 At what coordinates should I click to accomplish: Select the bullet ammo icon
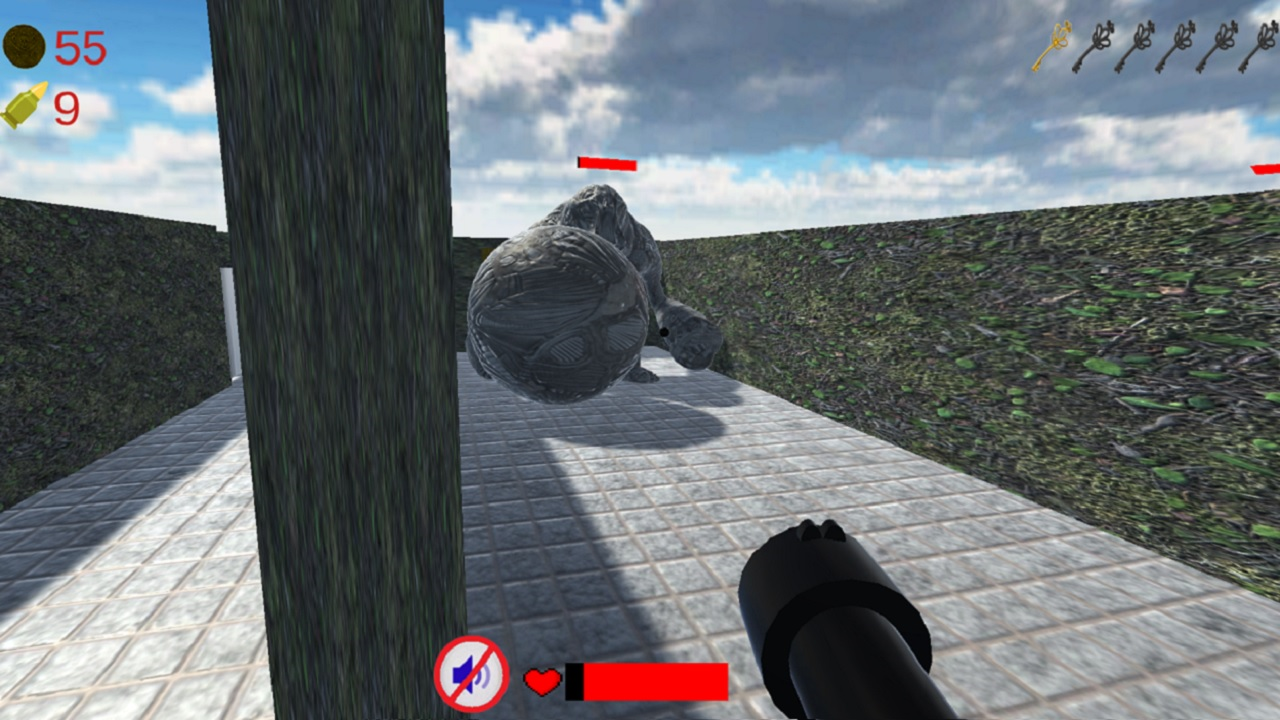coord(28,105)
